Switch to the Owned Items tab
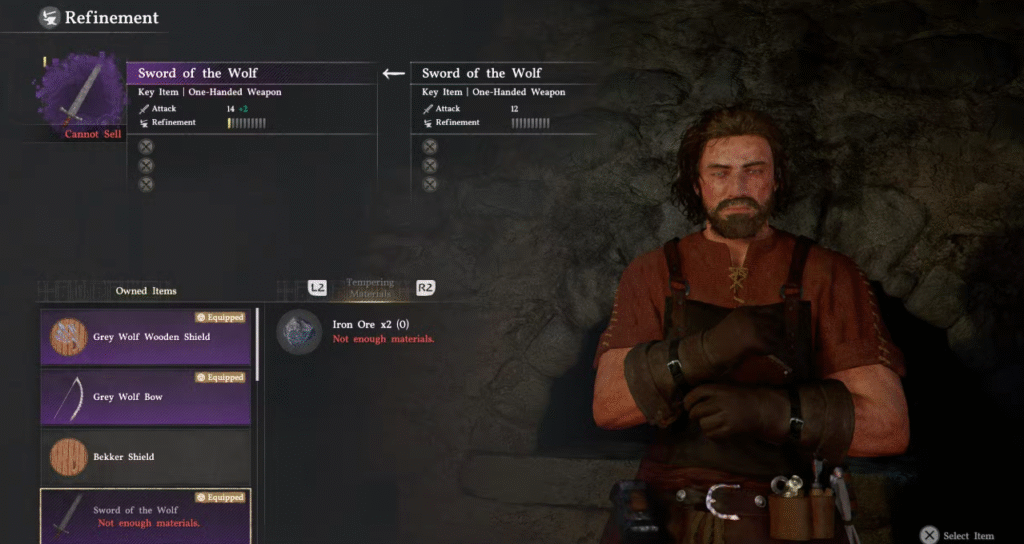The image size is (1024, 544). 146,291
